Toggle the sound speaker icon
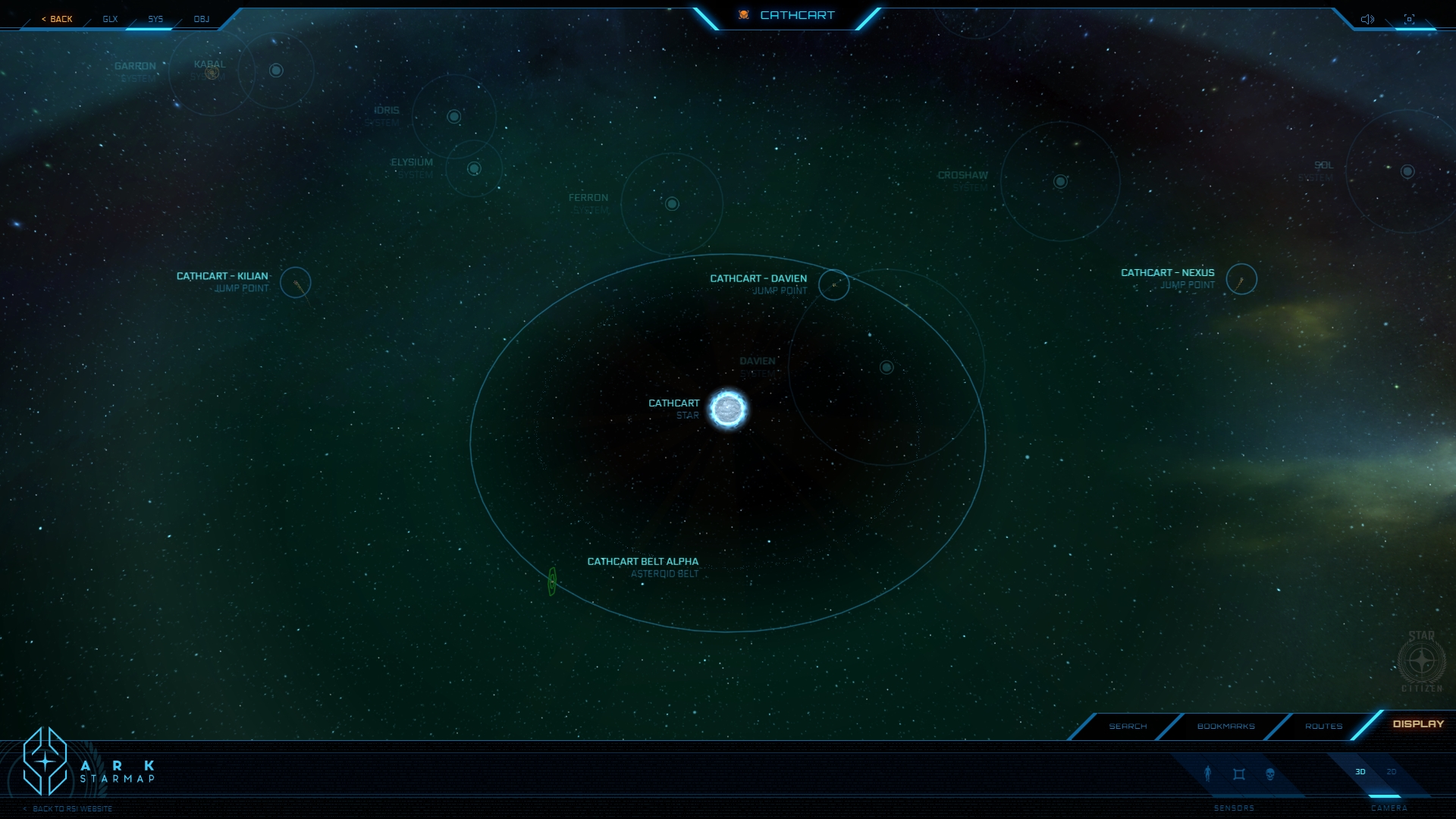The image size is (1456, 819). (x=1367, y=19)
